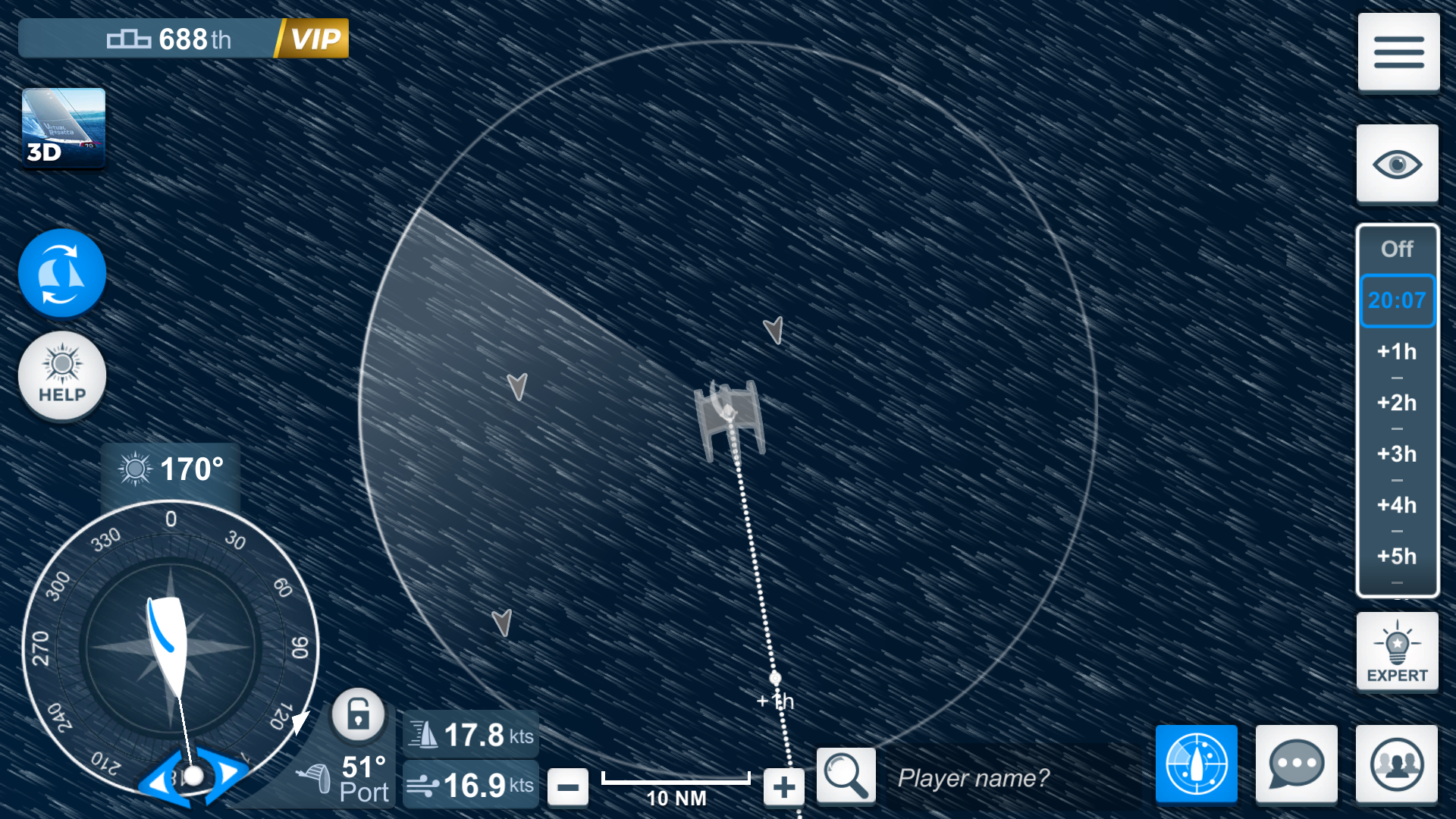Viewport: 1456px width, 819px height.
Task: Open the friends list
Action: tap(1398, 764)
